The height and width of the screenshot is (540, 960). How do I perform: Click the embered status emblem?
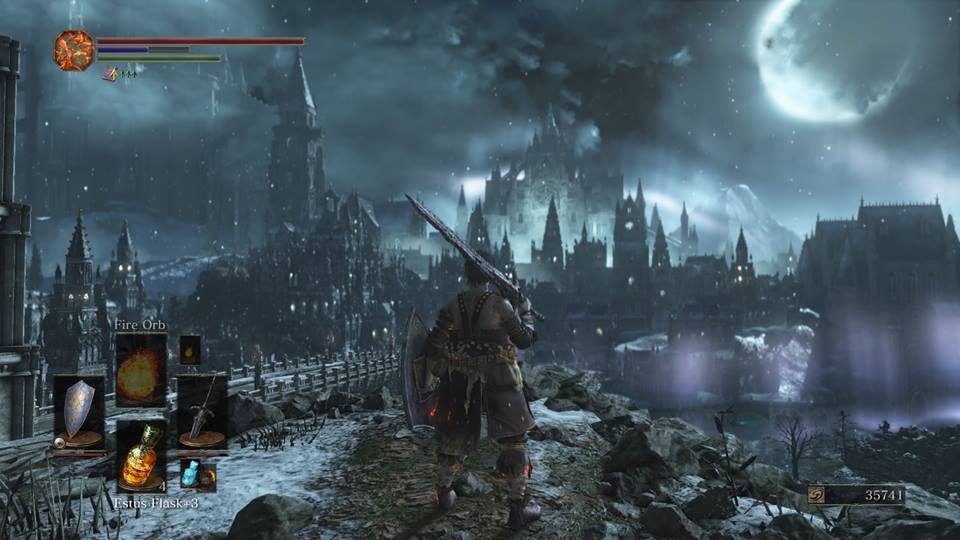(74, 50)
